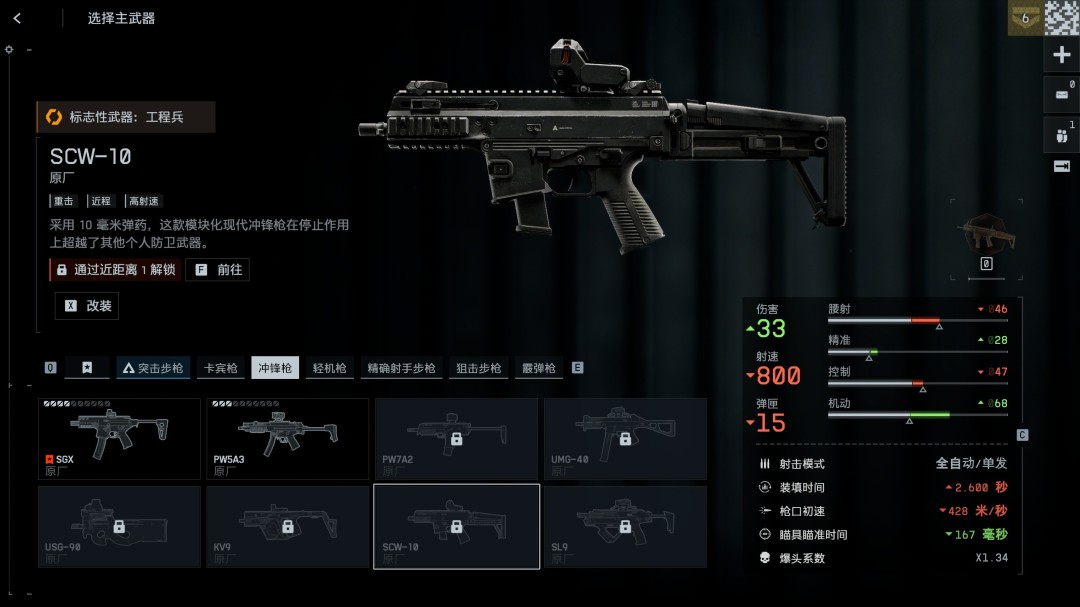The image size is (1080, 607).
Task: Select the locked SL9 weapon tile
Action: pos(625,527)
